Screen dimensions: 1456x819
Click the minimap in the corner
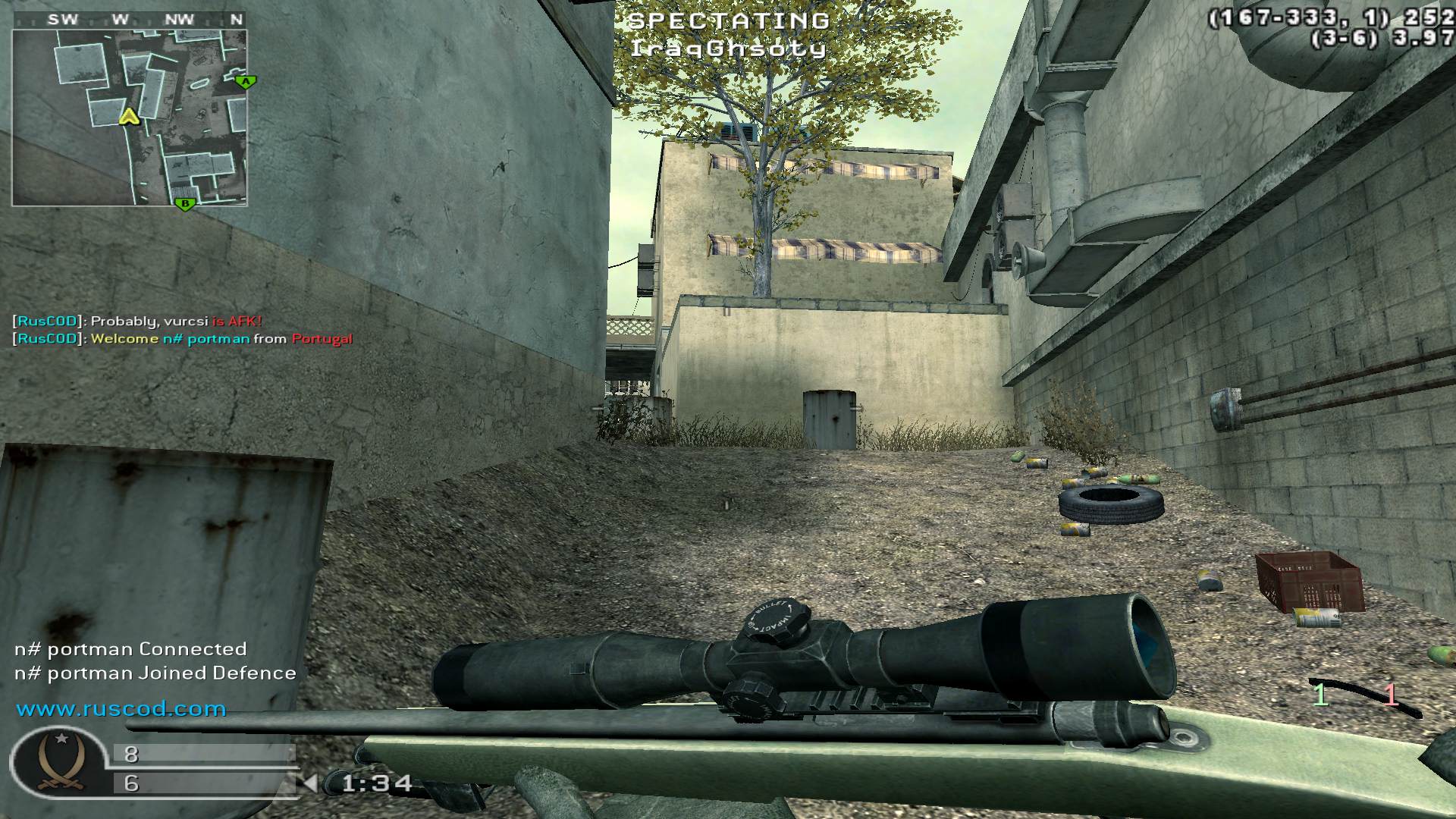click(129, 118)
